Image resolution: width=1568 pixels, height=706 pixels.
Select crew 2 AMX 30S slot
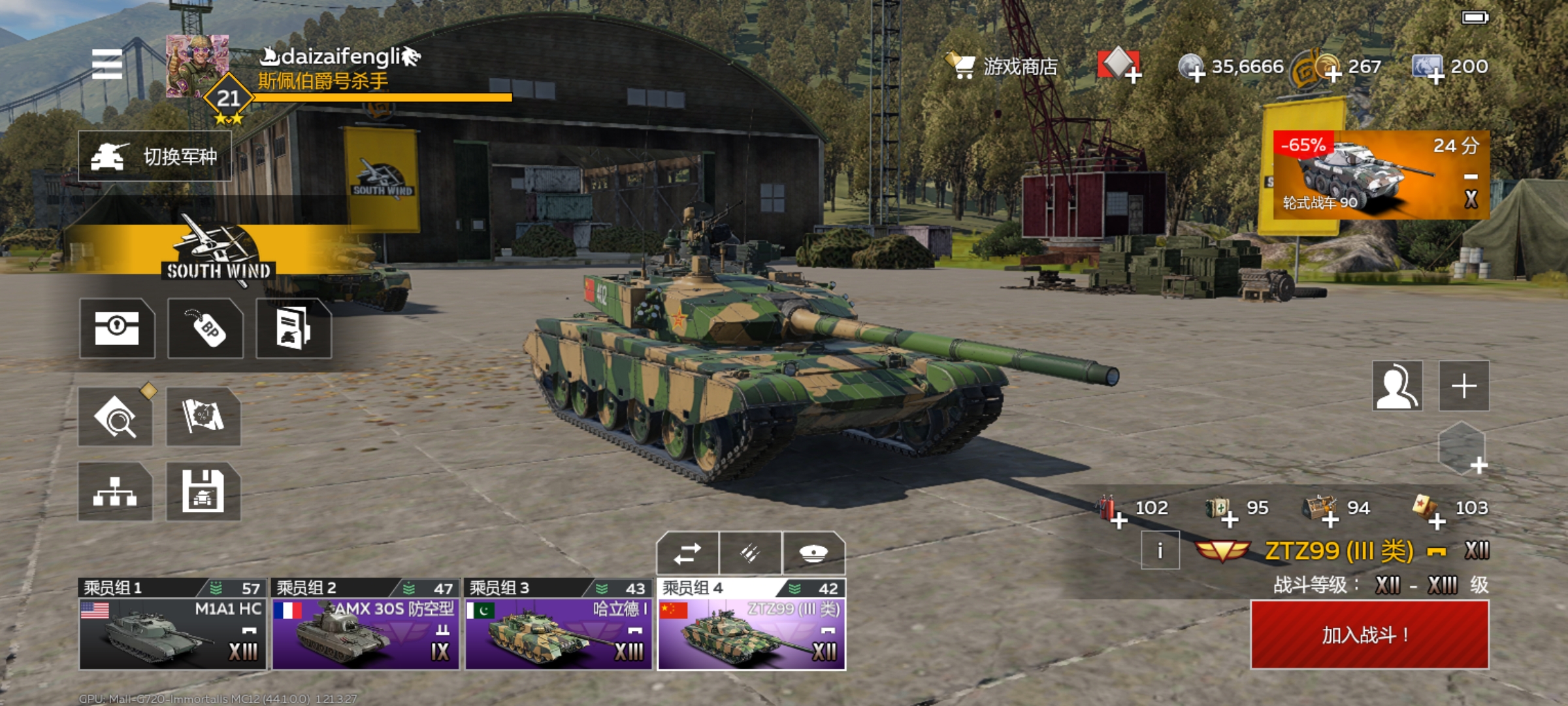365,625
